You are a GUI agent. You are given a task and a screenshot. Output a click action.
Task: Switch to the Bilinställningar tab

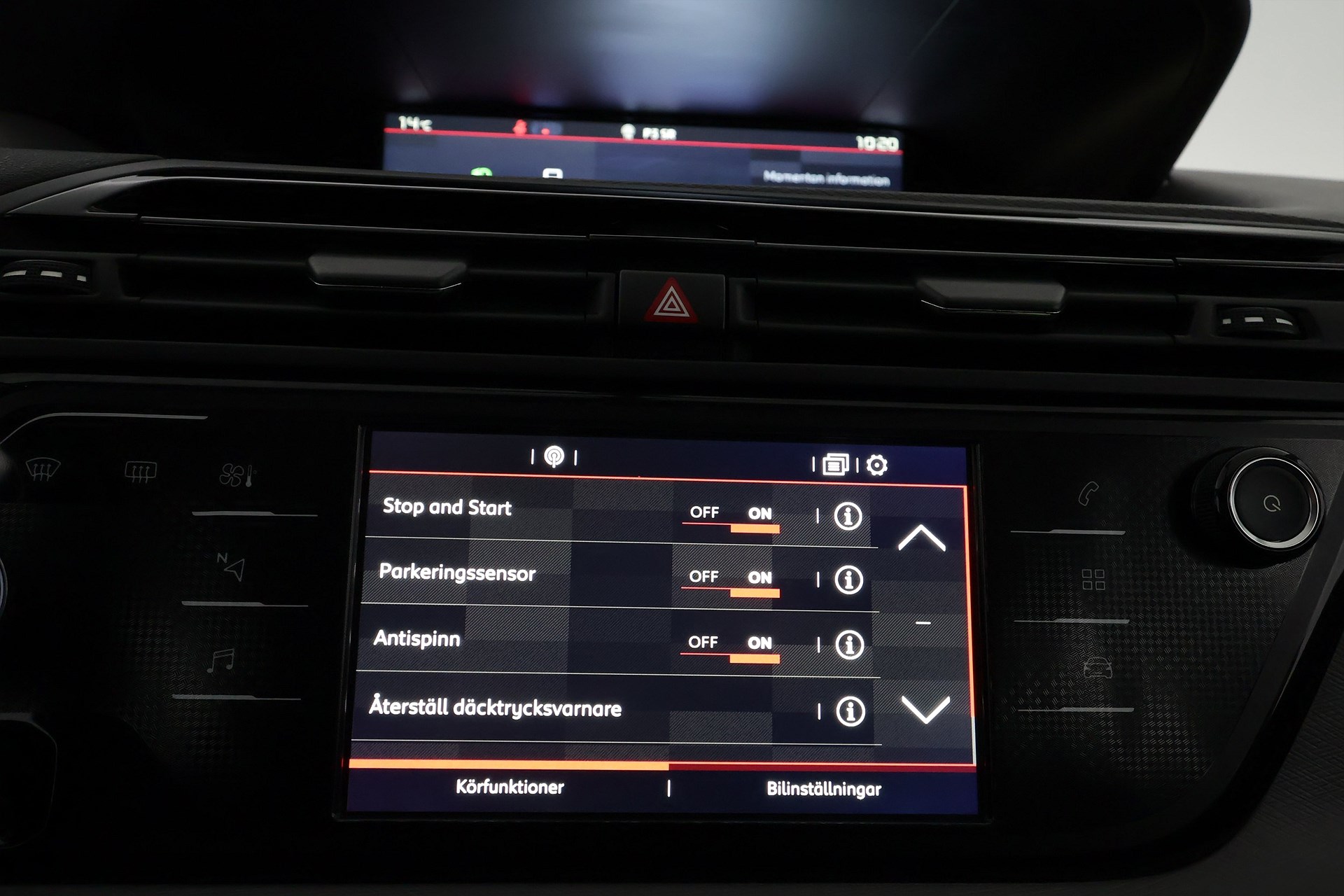click(x=824, y=790)
